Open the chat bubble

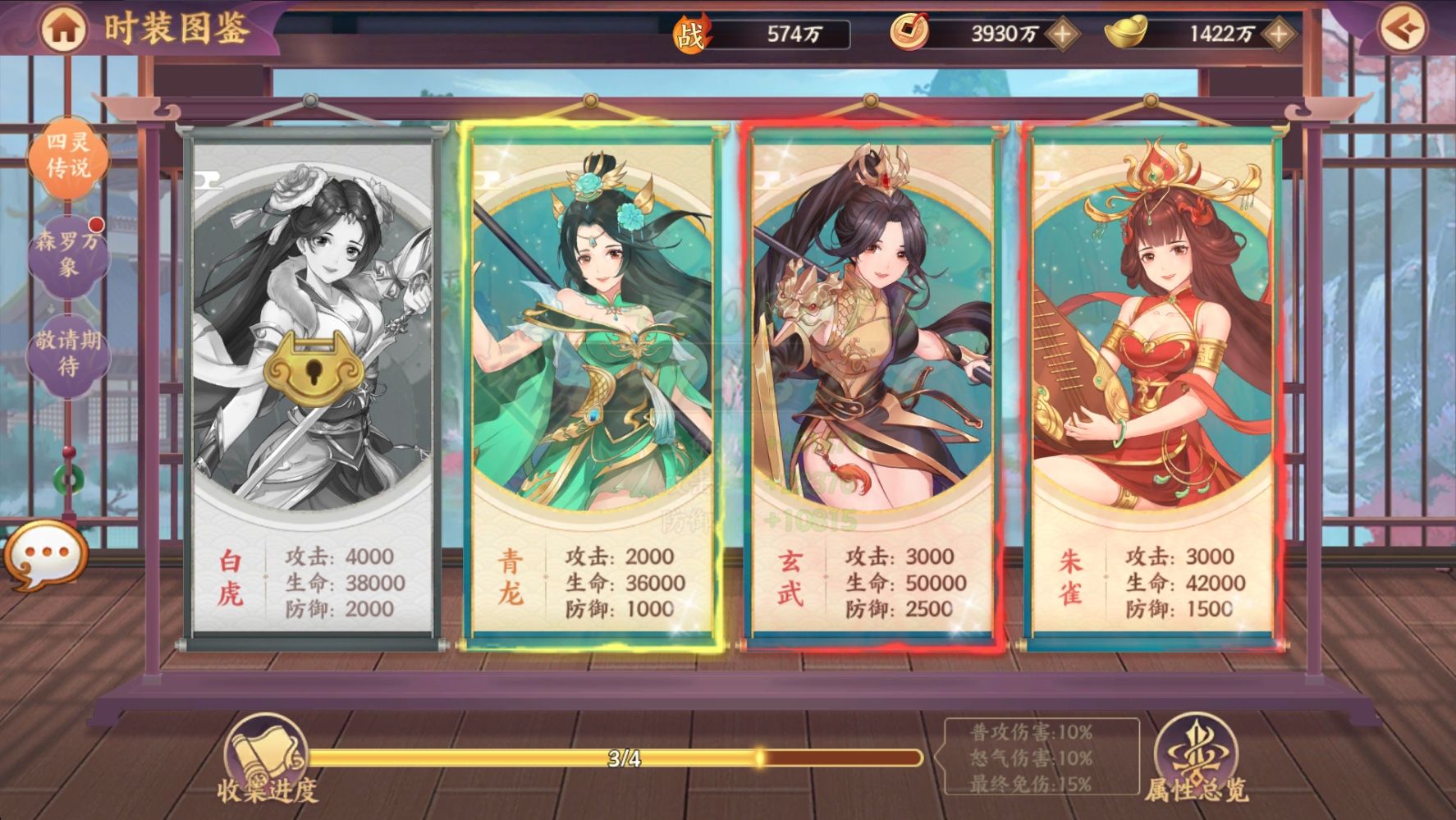pos(45,556)
